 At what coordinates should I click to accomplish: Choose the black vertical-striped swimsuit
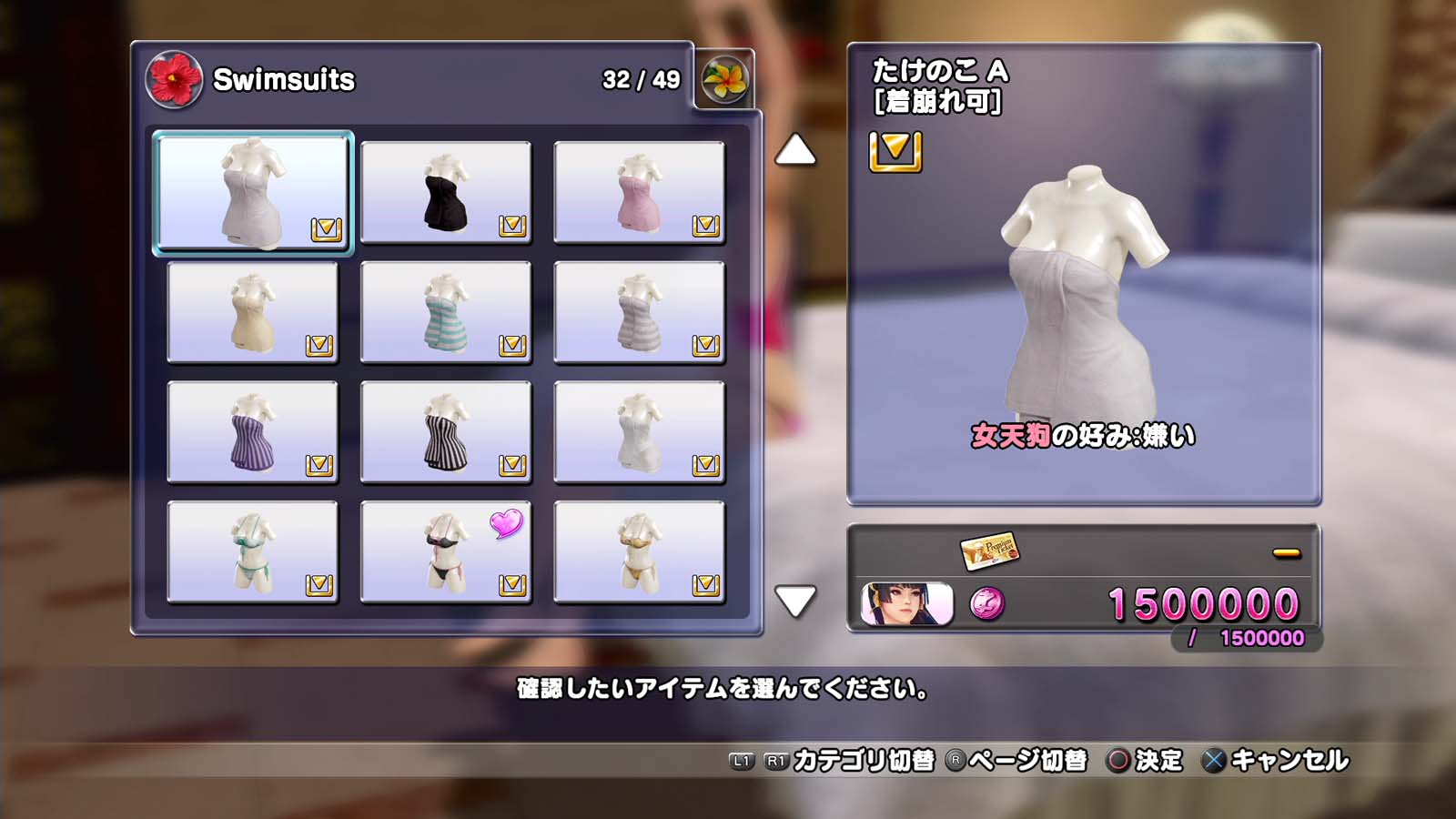[446, 432]
